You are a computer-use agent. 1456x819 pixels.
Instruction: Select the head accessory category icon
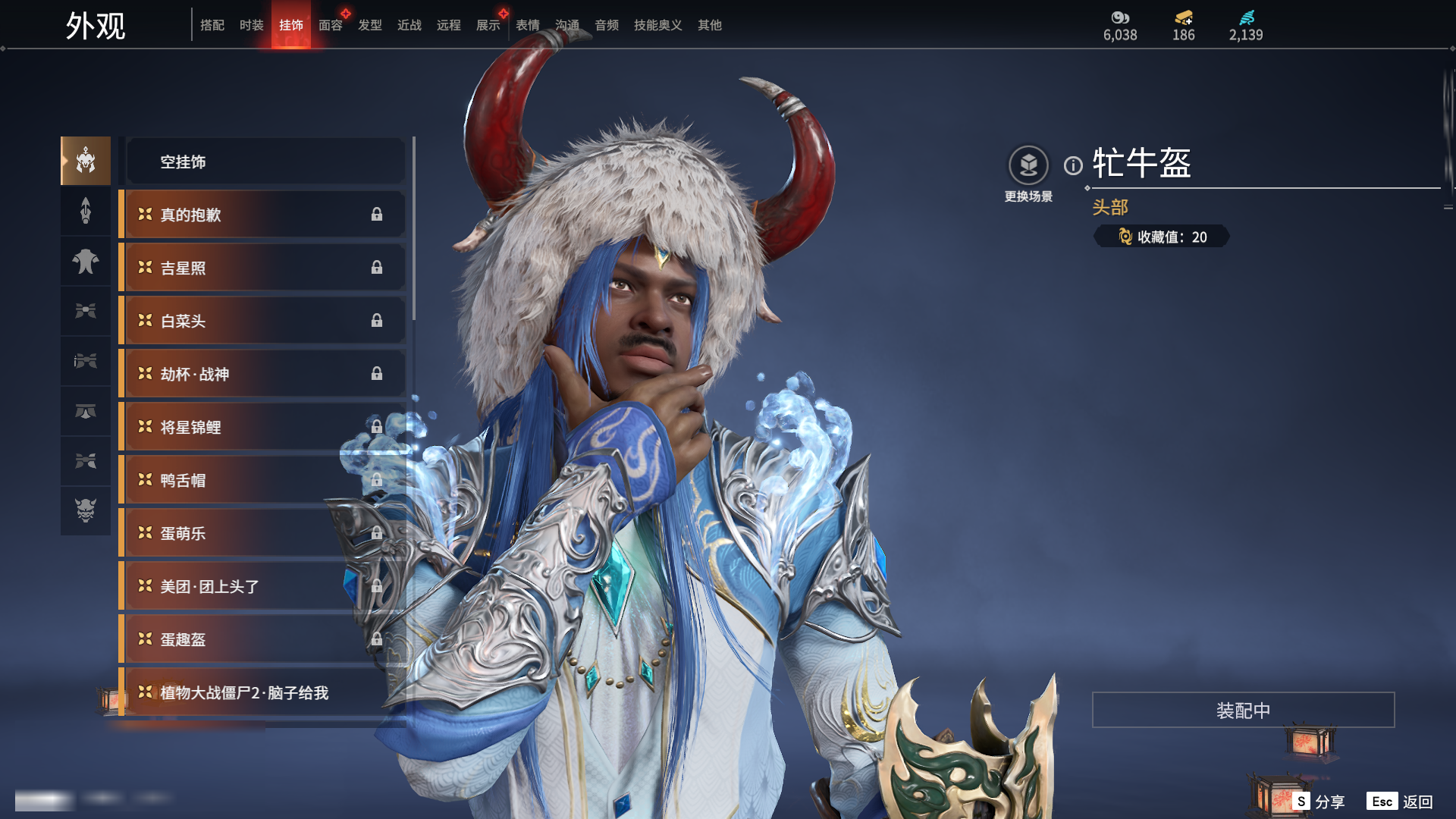[x=86, y=161]
